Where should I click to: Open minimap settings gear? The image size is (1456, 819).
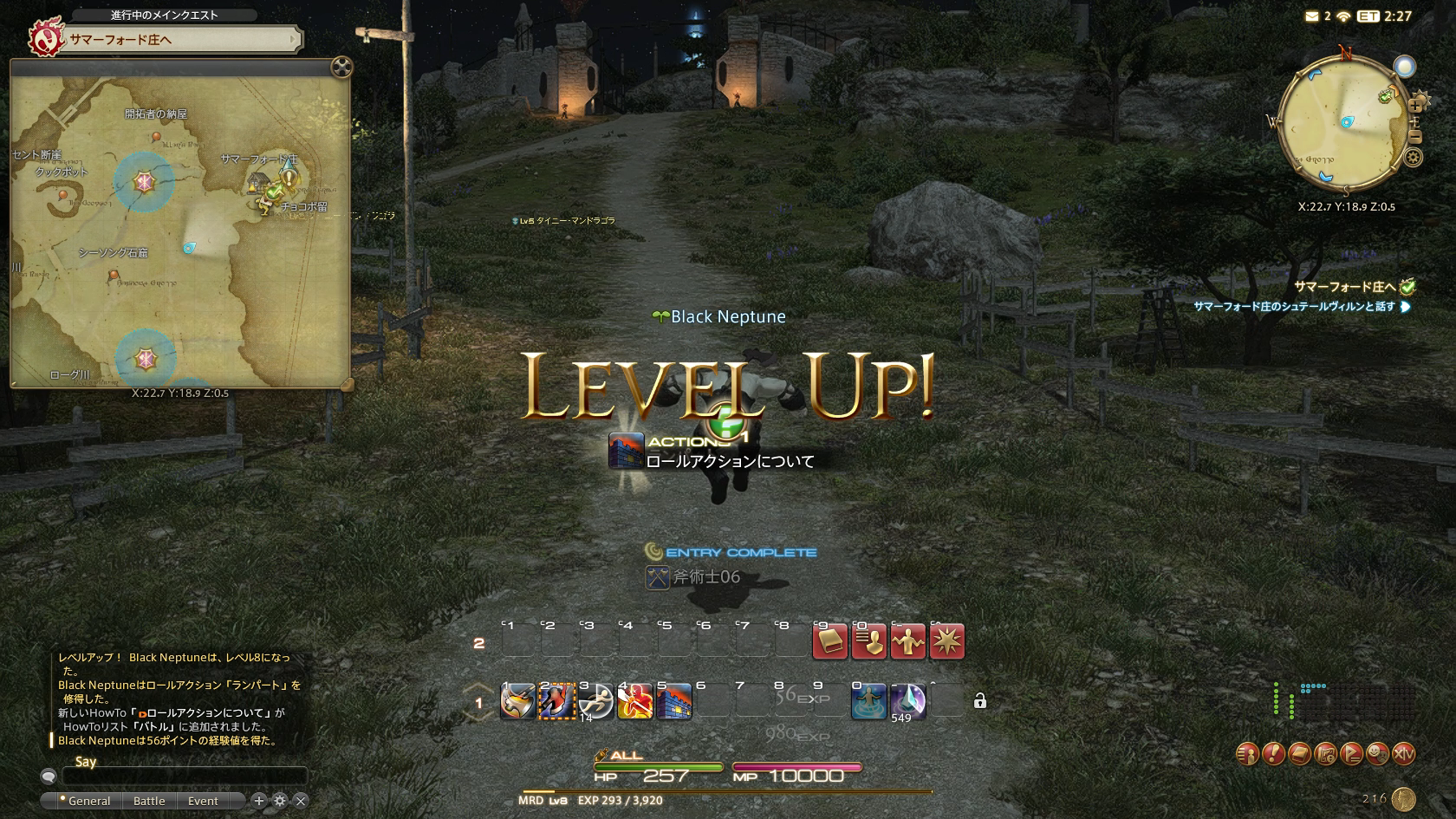point(1414,158)
